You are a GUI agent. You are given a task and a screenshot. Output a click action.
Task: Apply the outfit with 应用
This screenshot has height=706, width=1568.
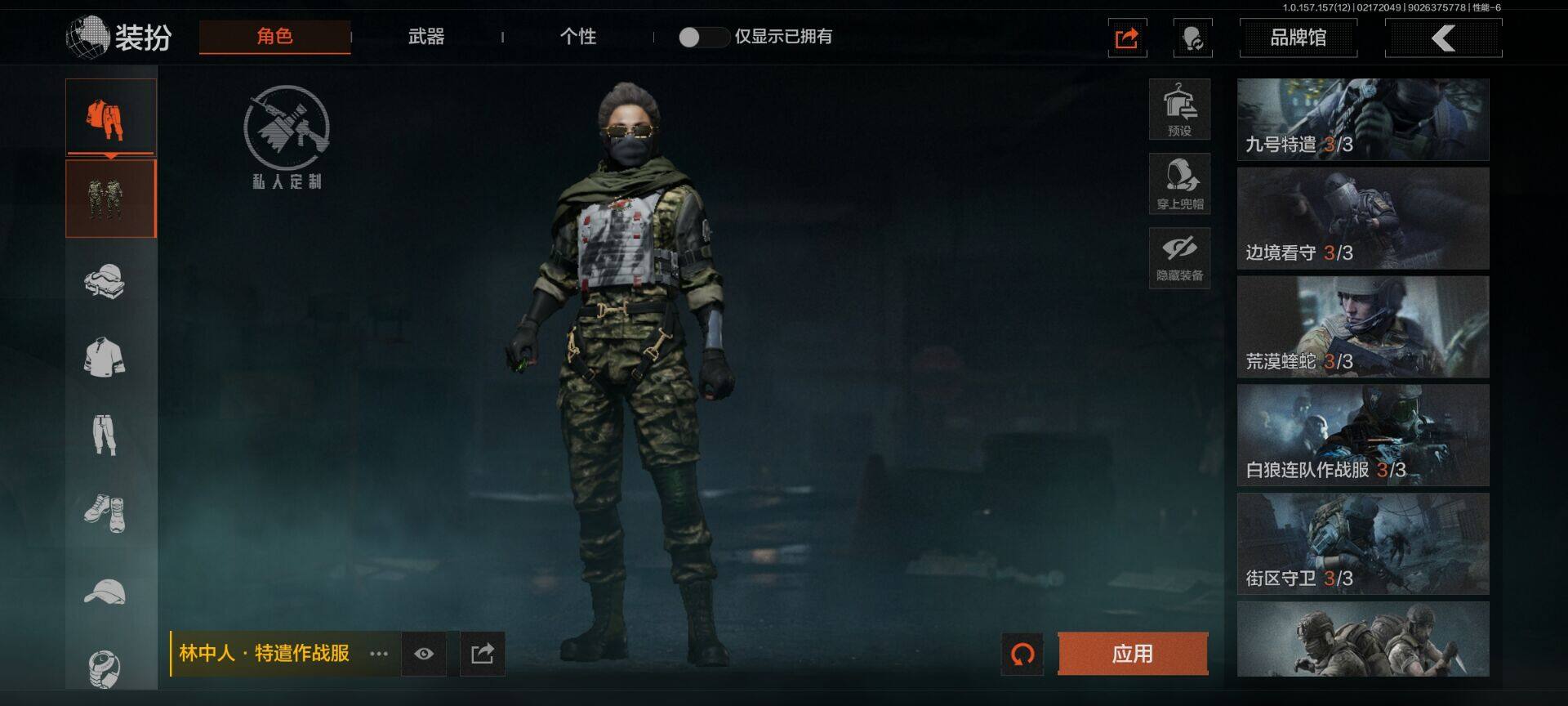coord(1132,654)
